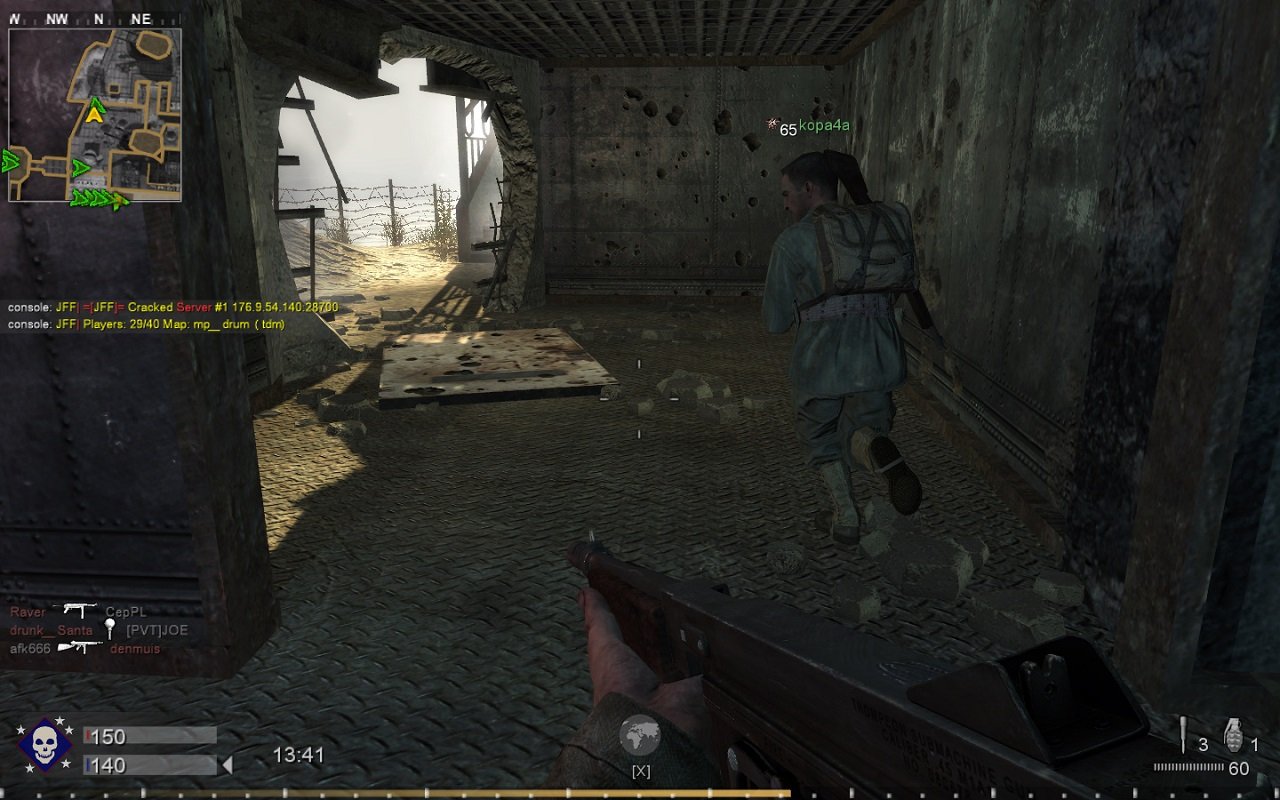Click the frag grenade icon showing 1

click(1232, 733)
